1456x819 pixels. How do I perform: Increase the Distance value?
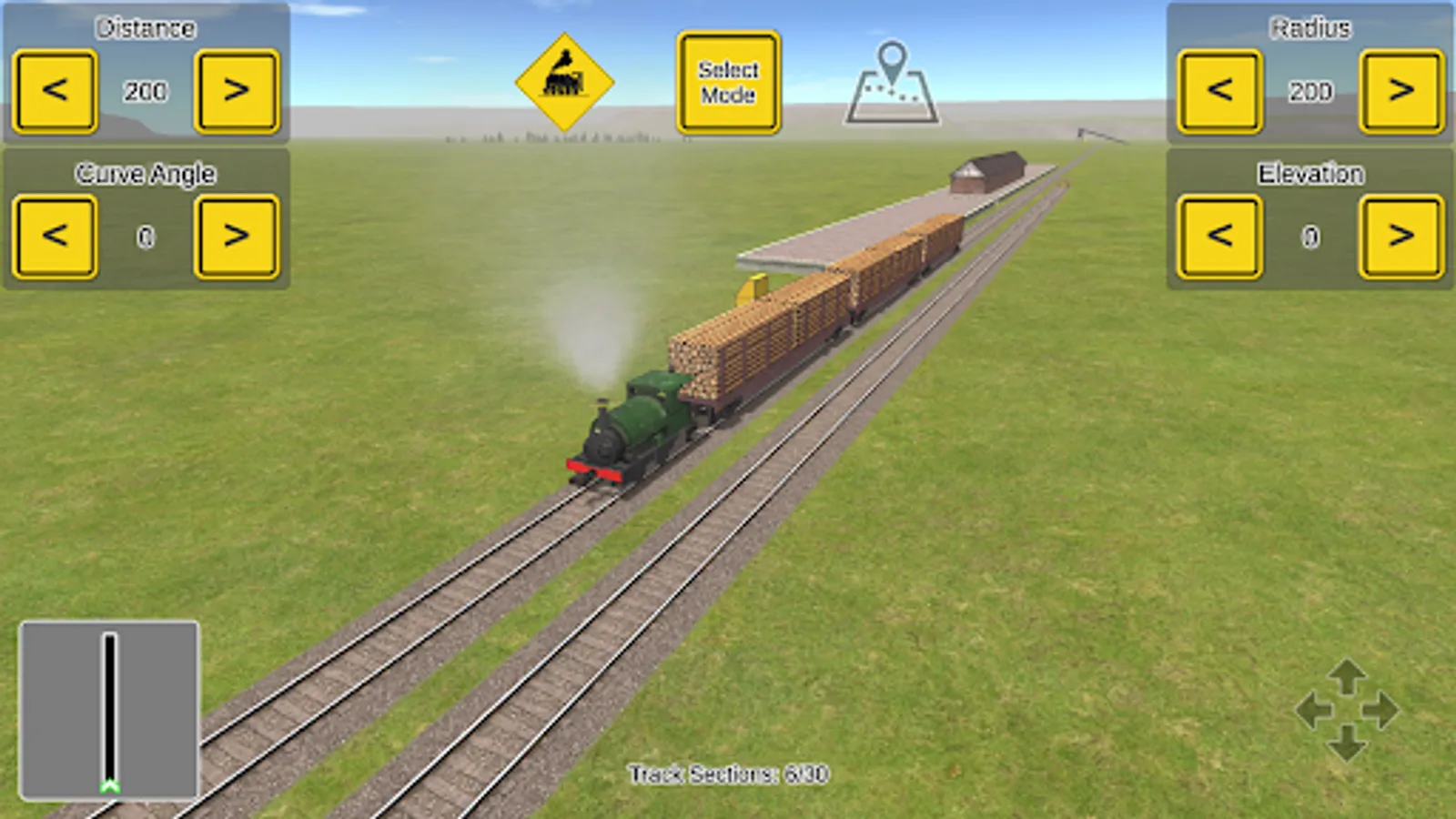pos(235,88)
